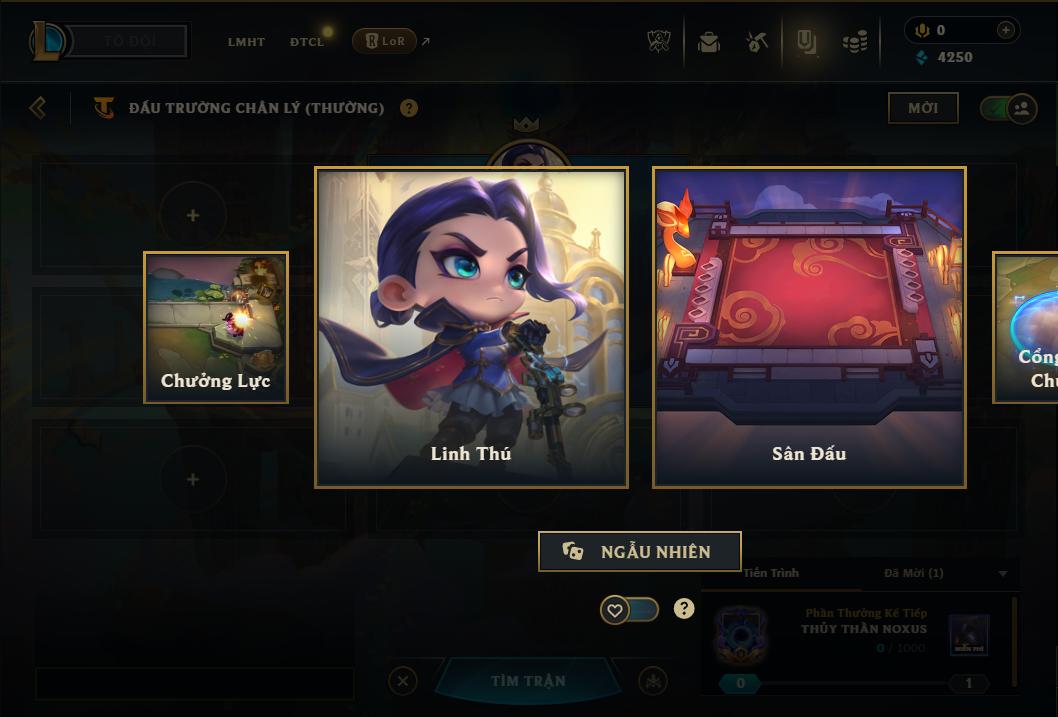This screenshot has height=717, width=1058.
Task: Add currency with the plus button
Action: coord(1005,30)
